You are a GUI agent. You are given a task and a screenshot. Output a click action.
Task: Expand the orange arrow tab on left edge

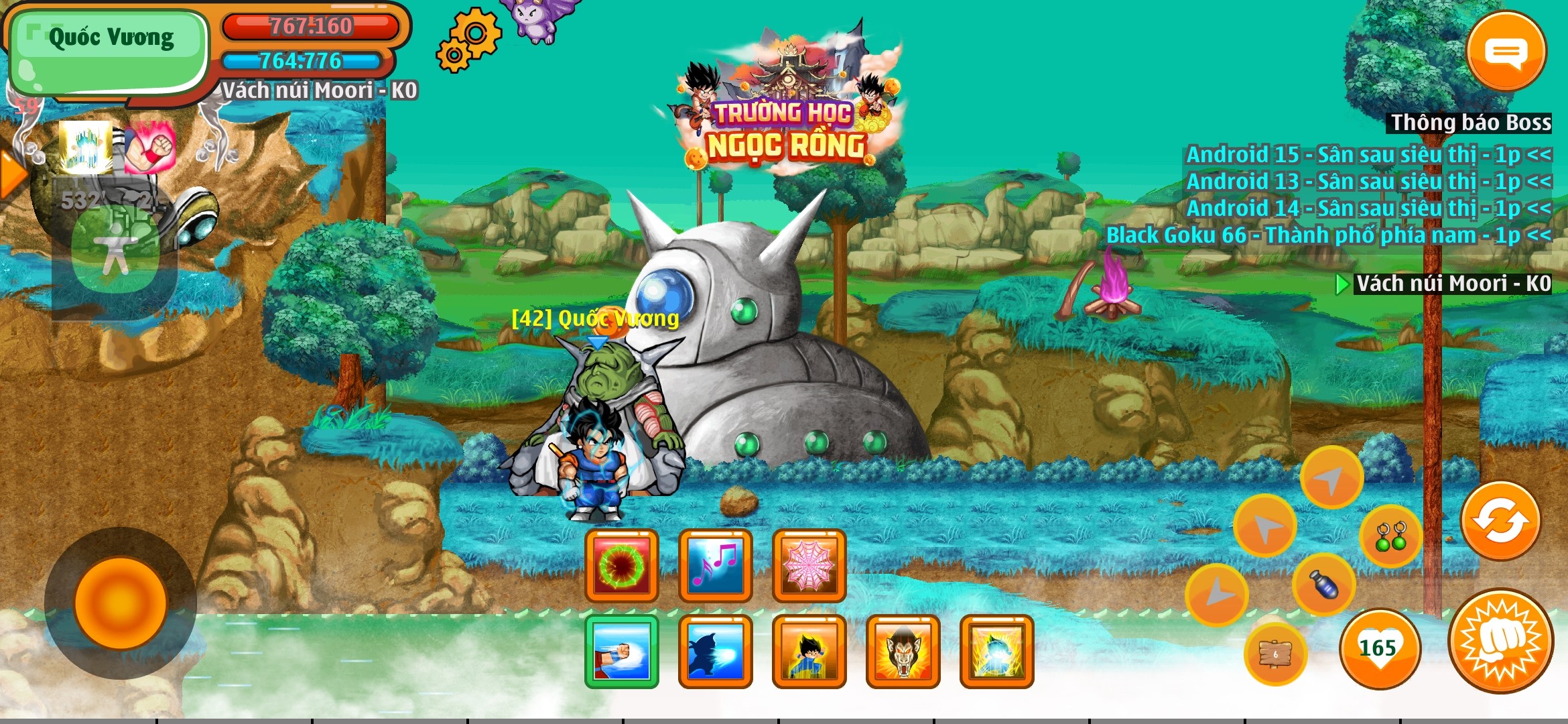[x=10, y=174]
